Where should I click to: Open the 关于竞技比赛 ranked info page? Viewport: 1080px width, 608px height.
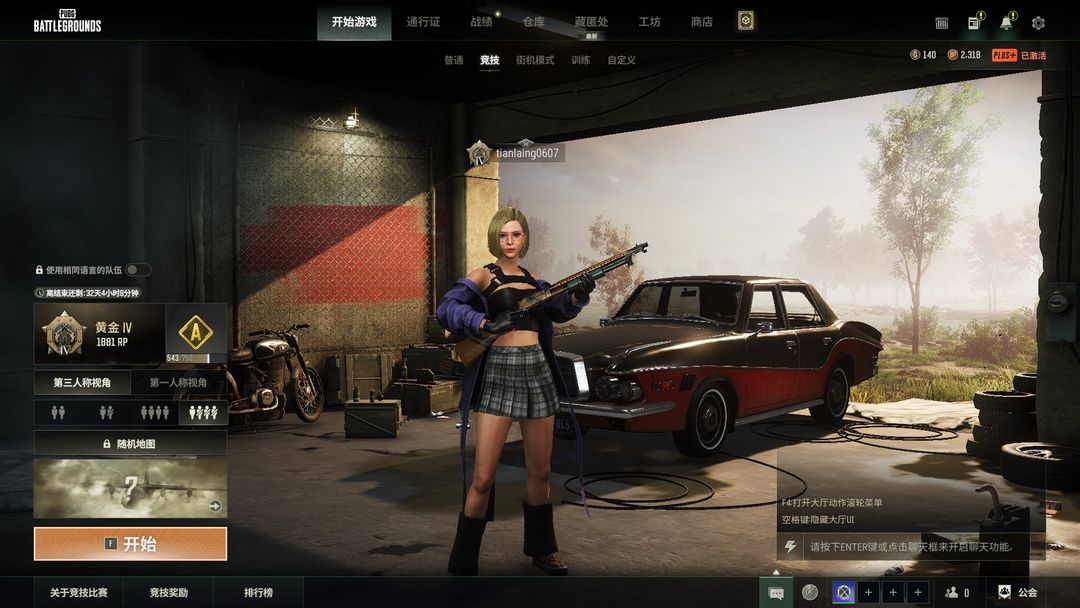[79, 593]
